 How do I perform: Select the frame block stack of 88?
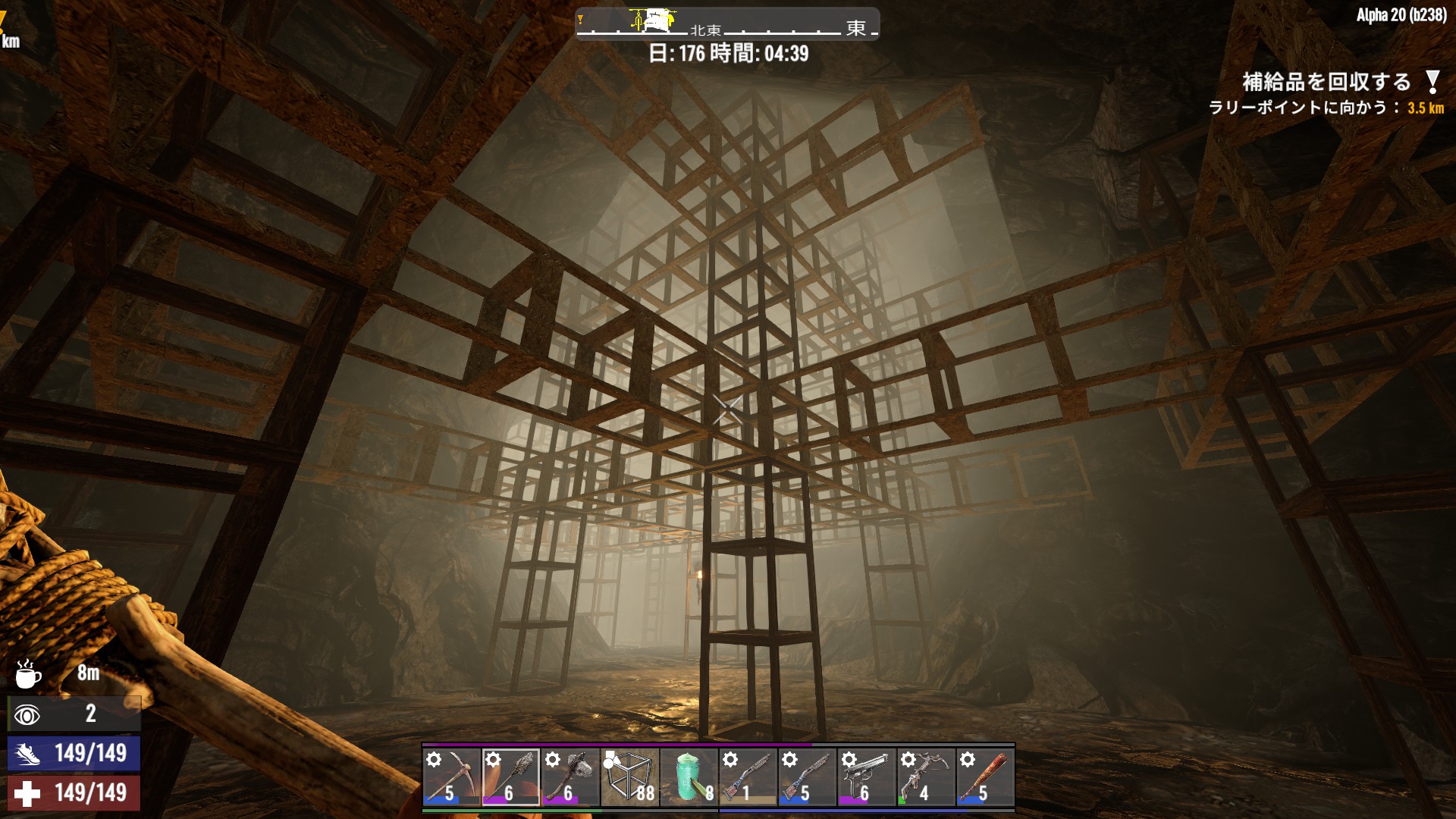pos(629,777)
